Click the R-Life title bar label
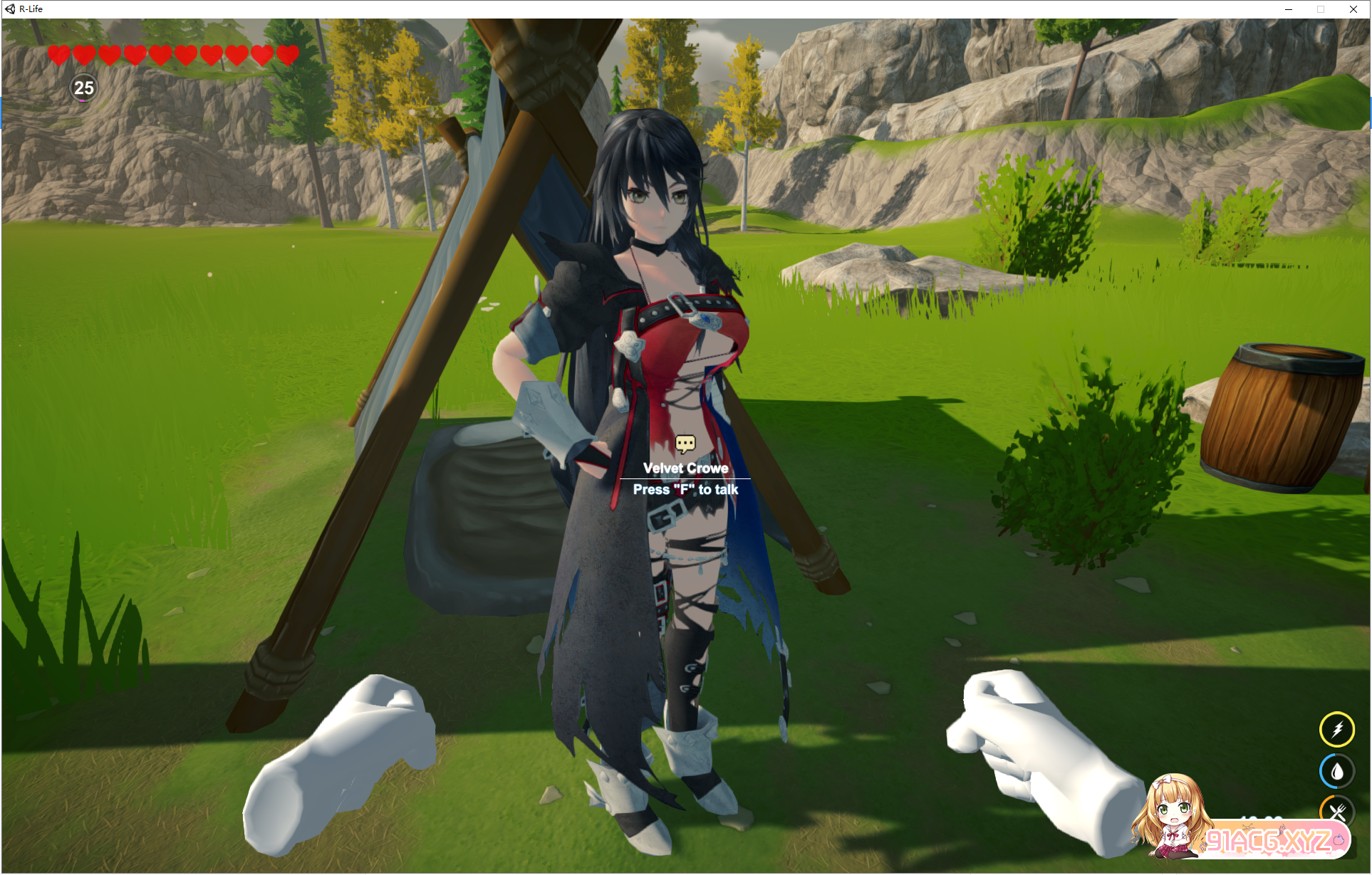Viewport: 1372px width, 875px height. click(x=30, y=9)
